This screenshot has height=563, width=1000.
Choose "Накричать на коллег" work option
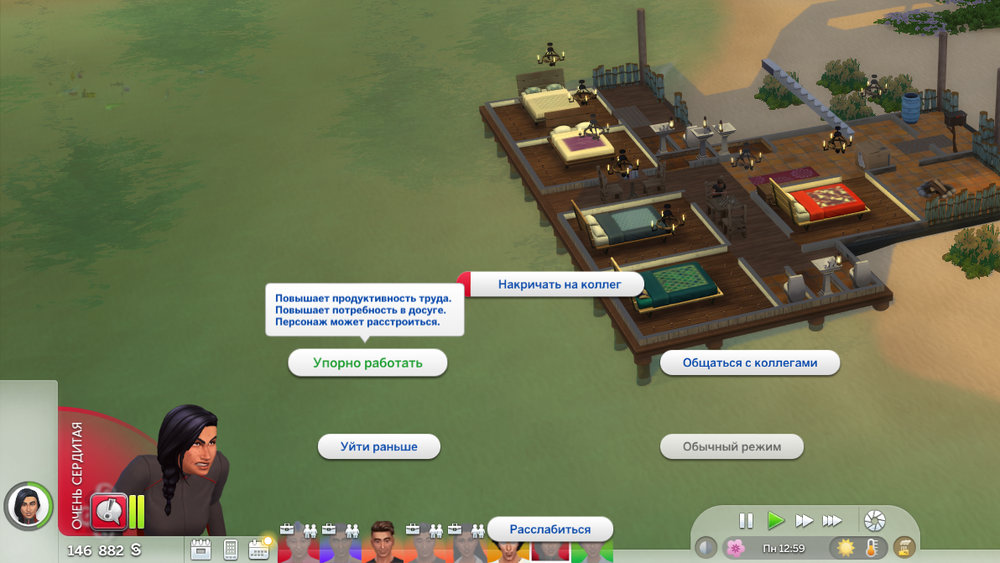(559, 284)
